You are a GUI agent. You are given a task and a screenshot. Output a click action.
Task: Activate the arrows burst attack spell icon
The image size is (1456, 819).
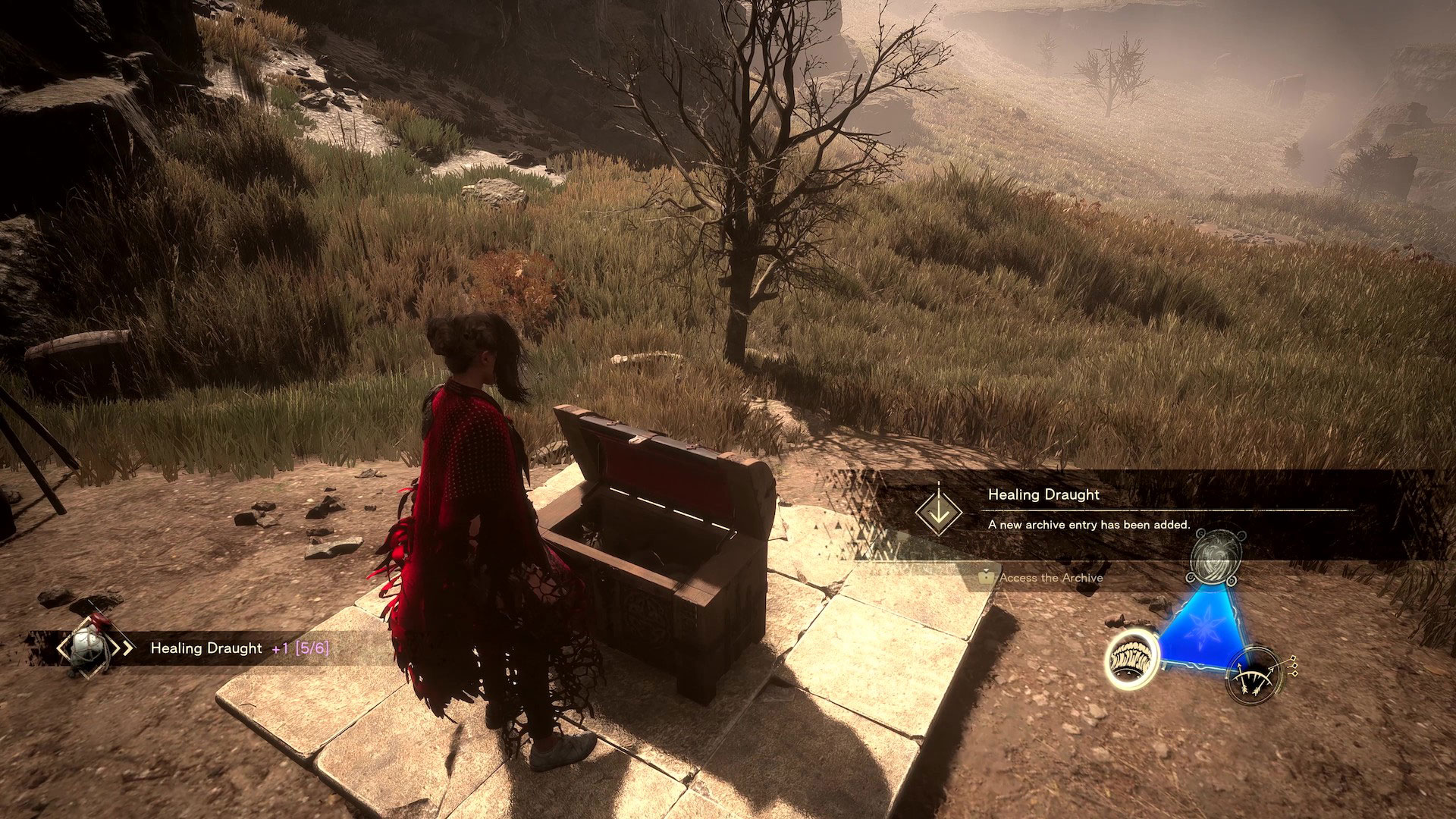point(1254,673)
